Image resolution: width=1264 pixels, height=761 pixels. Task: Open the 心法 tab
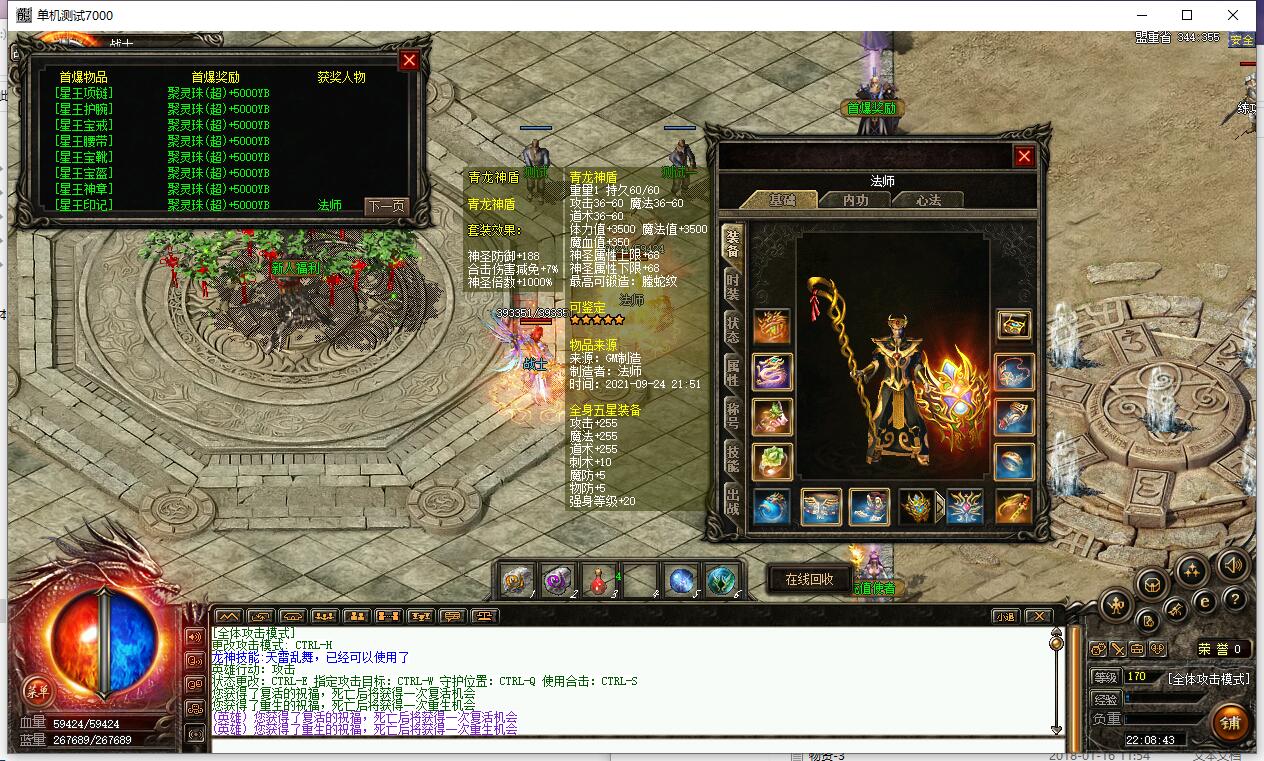click(x=928, y=200)
